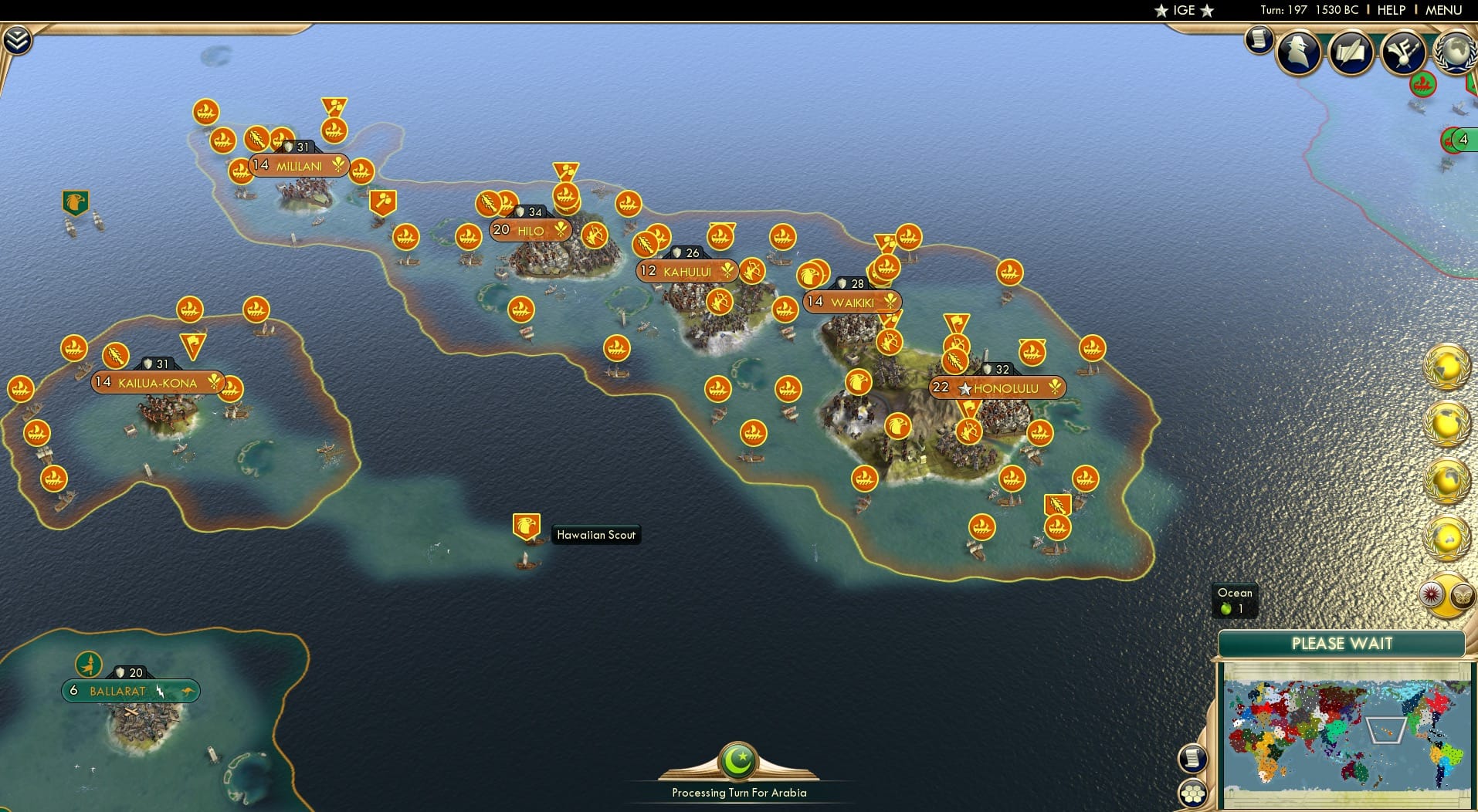The width and height of the screenshot is (1478, 812).
Task: Toggle the sun emblem notification above the minimap
Action: click(x=1432, y=595)
